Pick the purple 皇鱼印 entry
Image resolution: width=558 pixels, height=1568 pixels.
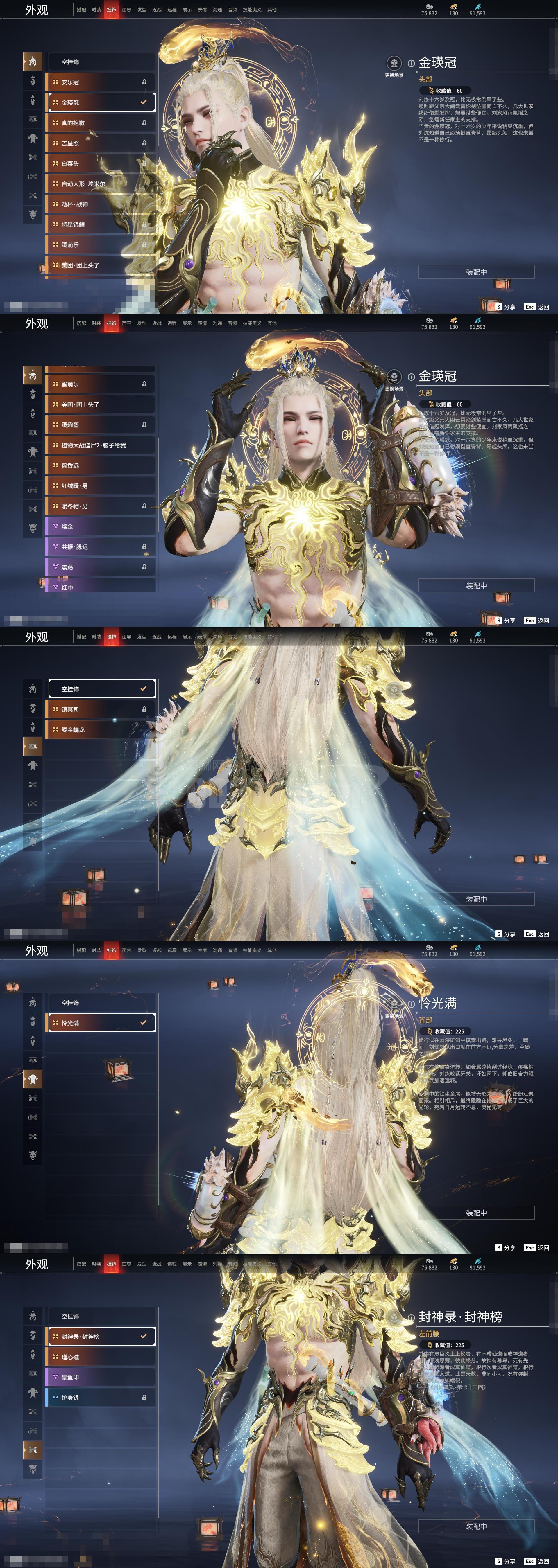pyautogui.click(x=101, y=1378)
